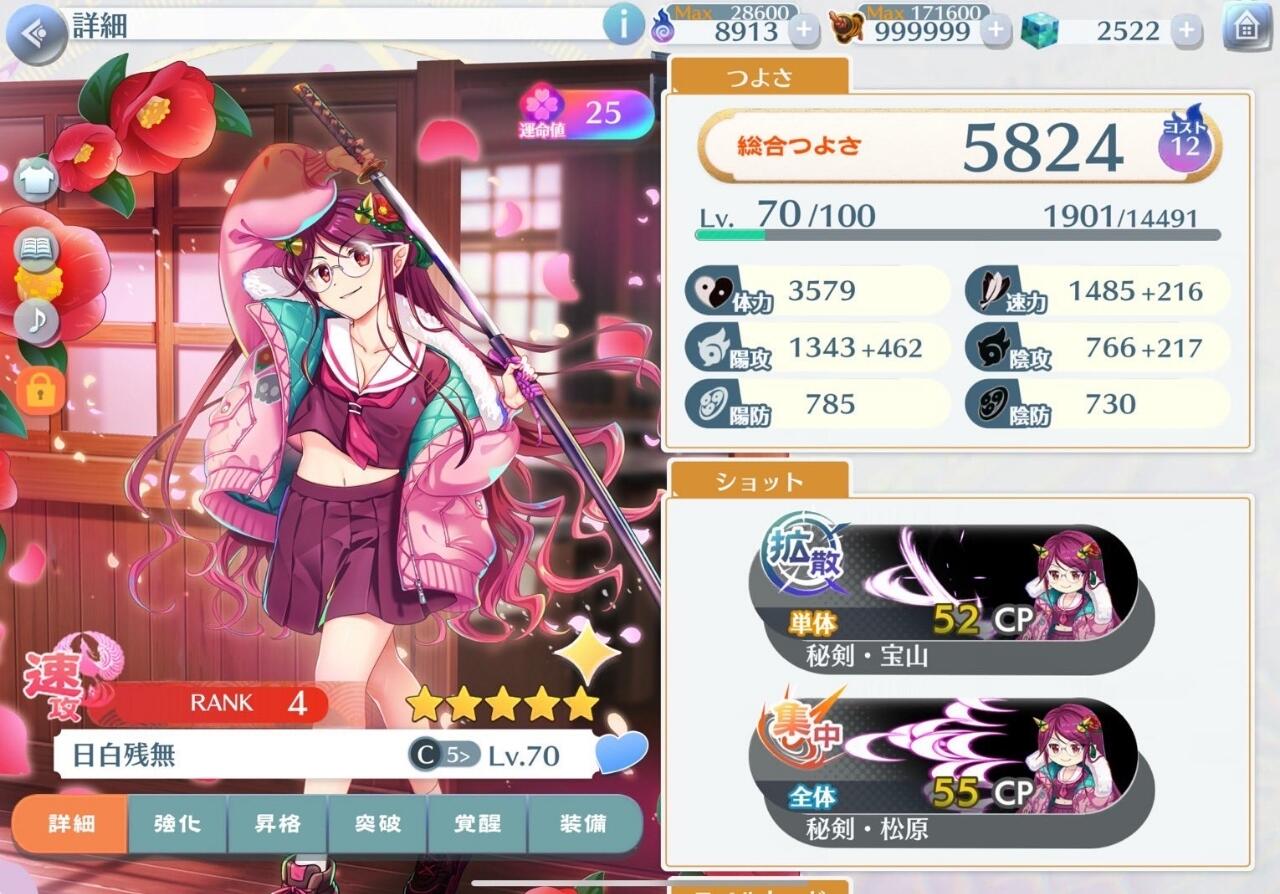Mute BGM with the music note icon
The image size is (1280, 894).
38,320
